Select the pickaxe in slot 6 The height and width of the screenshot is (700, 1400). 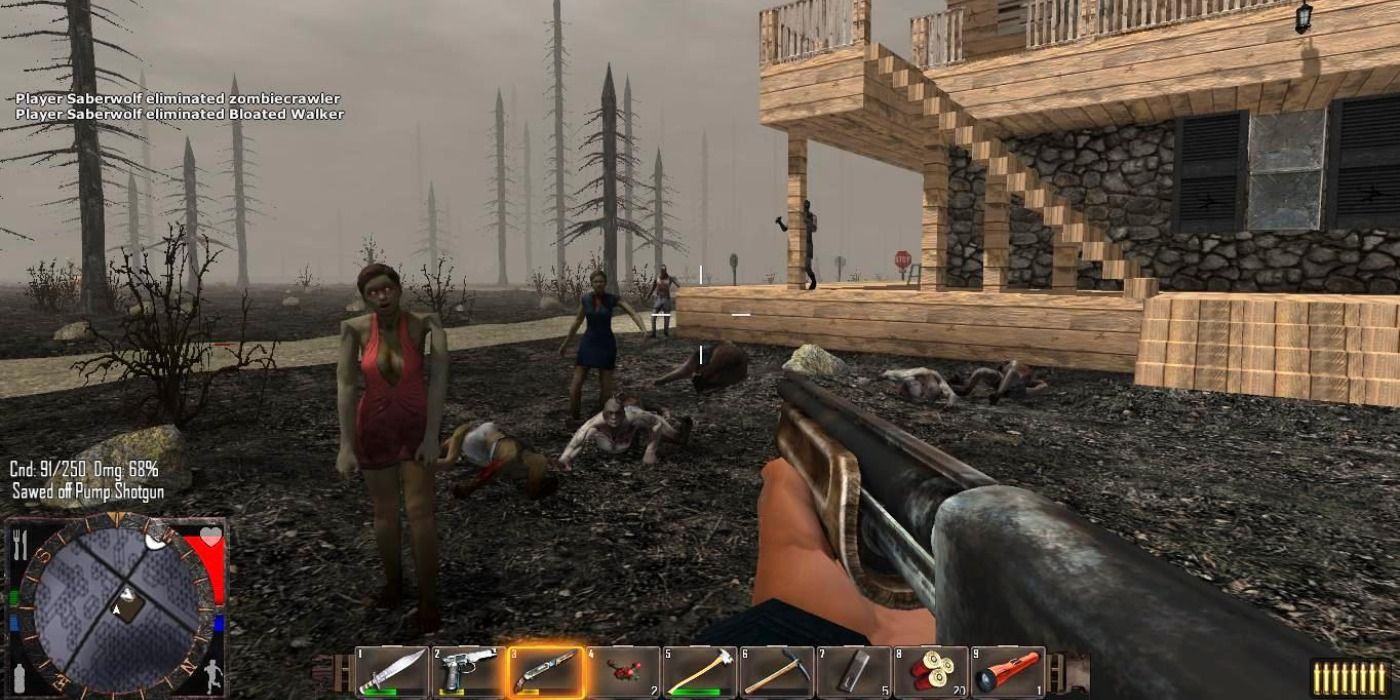click(776, 671)
